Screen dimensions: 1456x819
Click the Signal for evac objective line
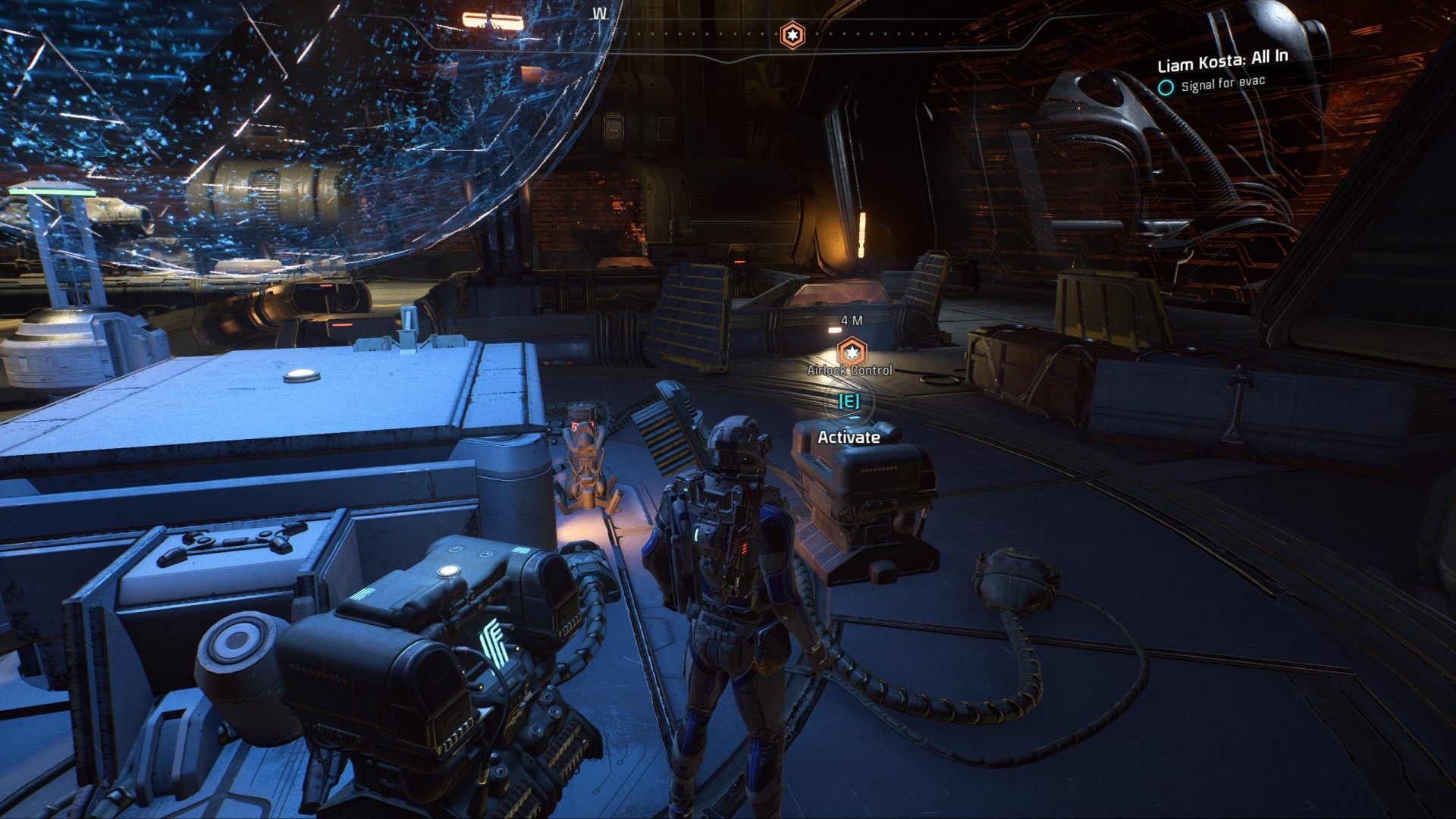coord(1222,83)
